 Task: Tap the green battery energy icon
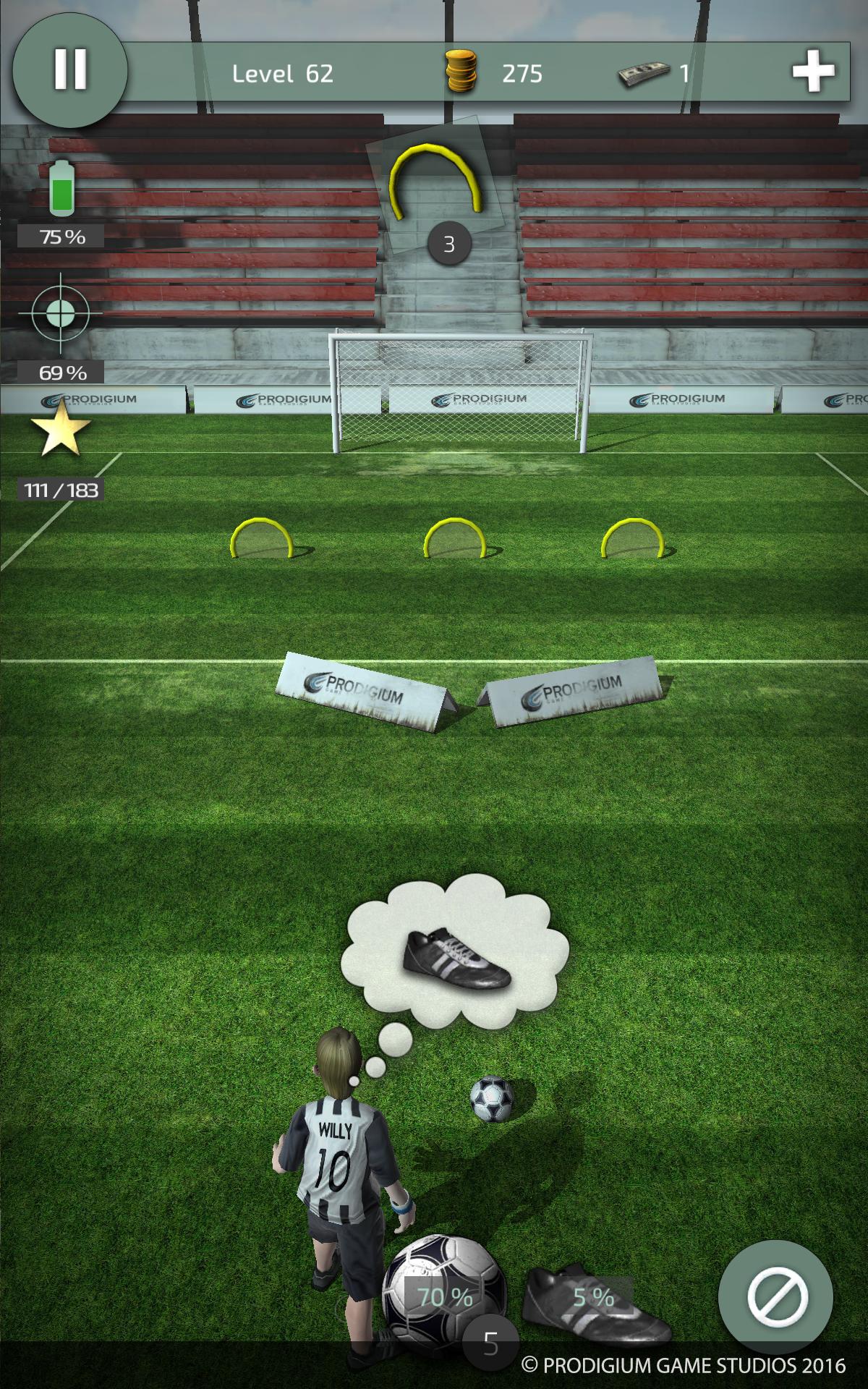click(62, 188)
